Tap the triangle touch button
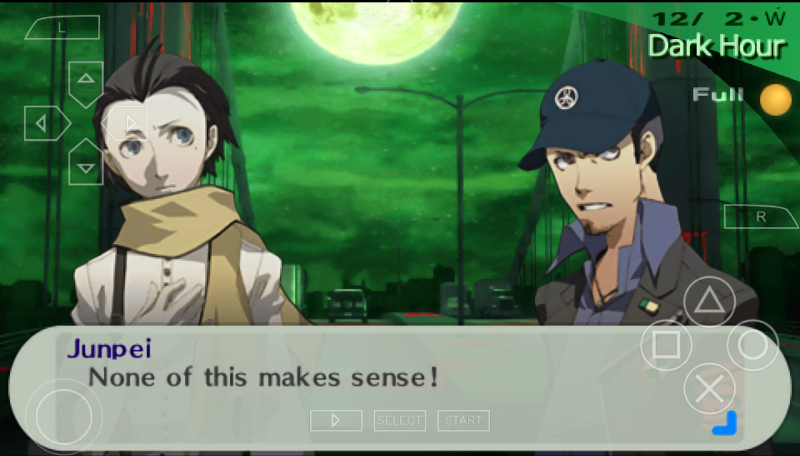The height and width of the screenshot is (456, 800). [709, 302]
